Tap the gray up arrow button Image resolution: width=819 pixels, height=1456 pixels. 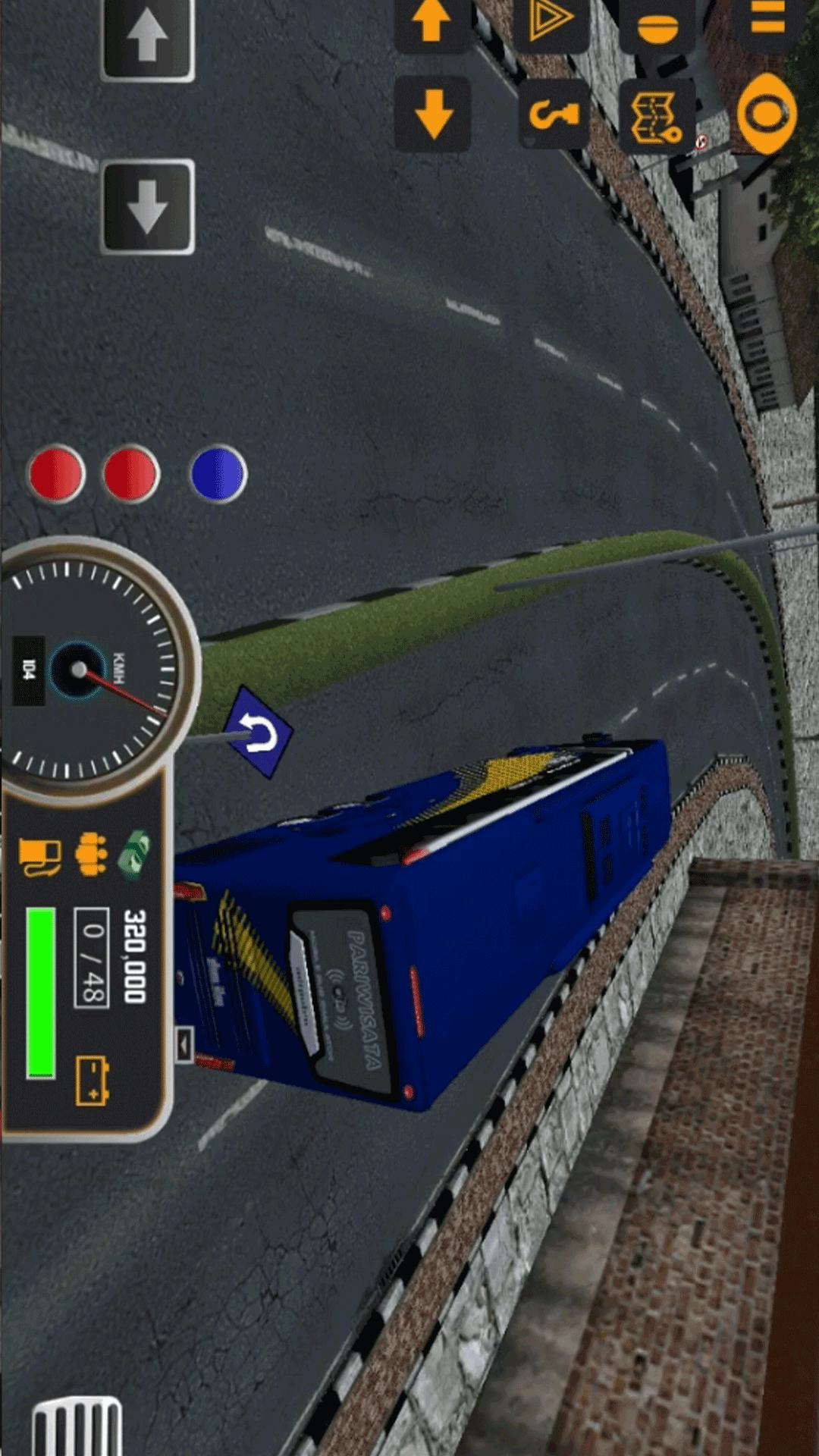[147, 38]
